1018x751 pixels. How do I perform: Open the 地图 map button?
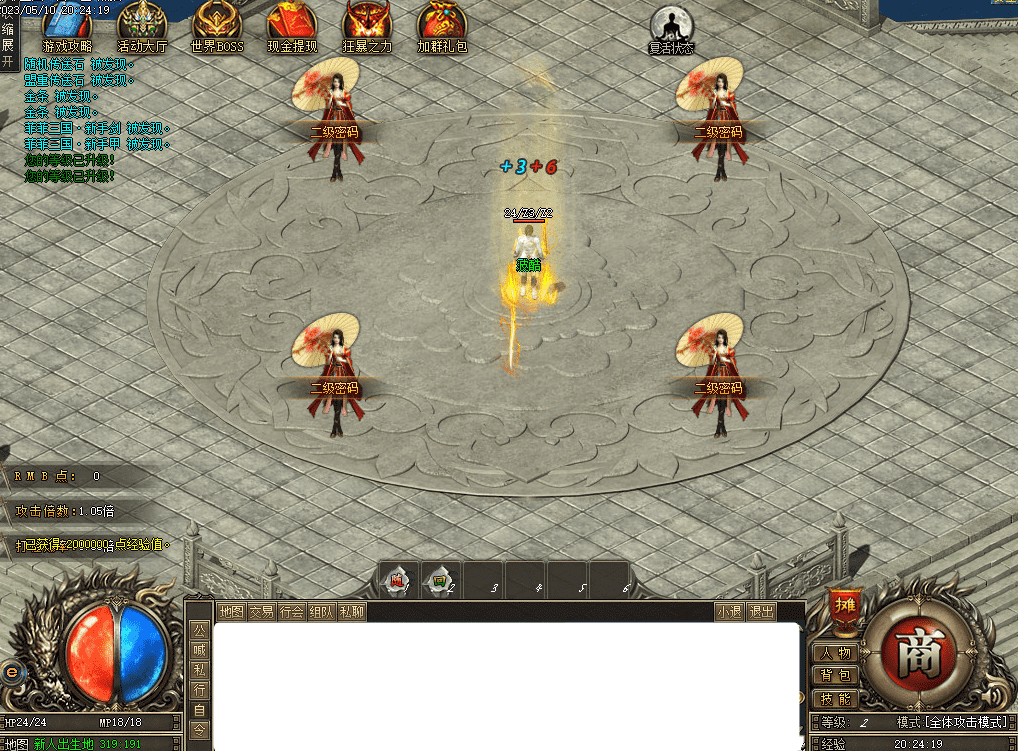(x=231, y=611)
